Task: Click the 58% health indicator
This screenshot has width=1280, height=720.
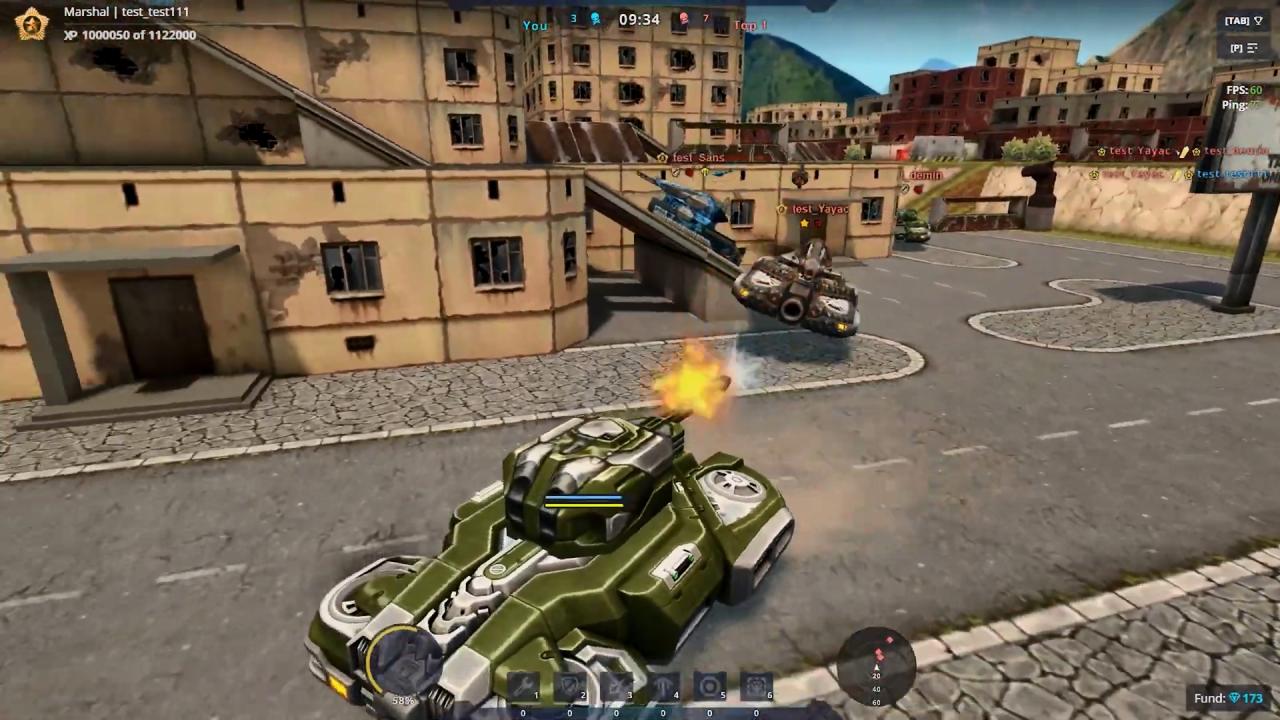Action: tap(403, 700)
